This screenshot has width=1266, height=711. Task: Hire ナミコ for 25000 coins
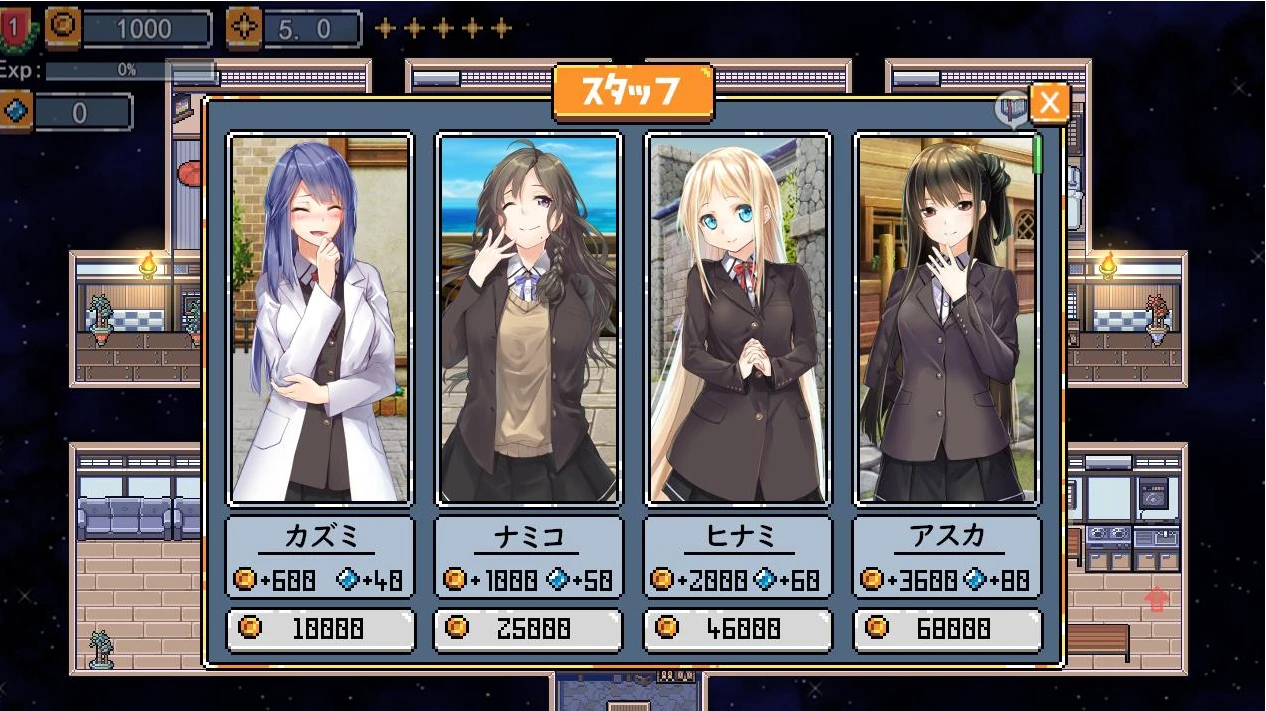pyautogui.click(x=529, y=629)
